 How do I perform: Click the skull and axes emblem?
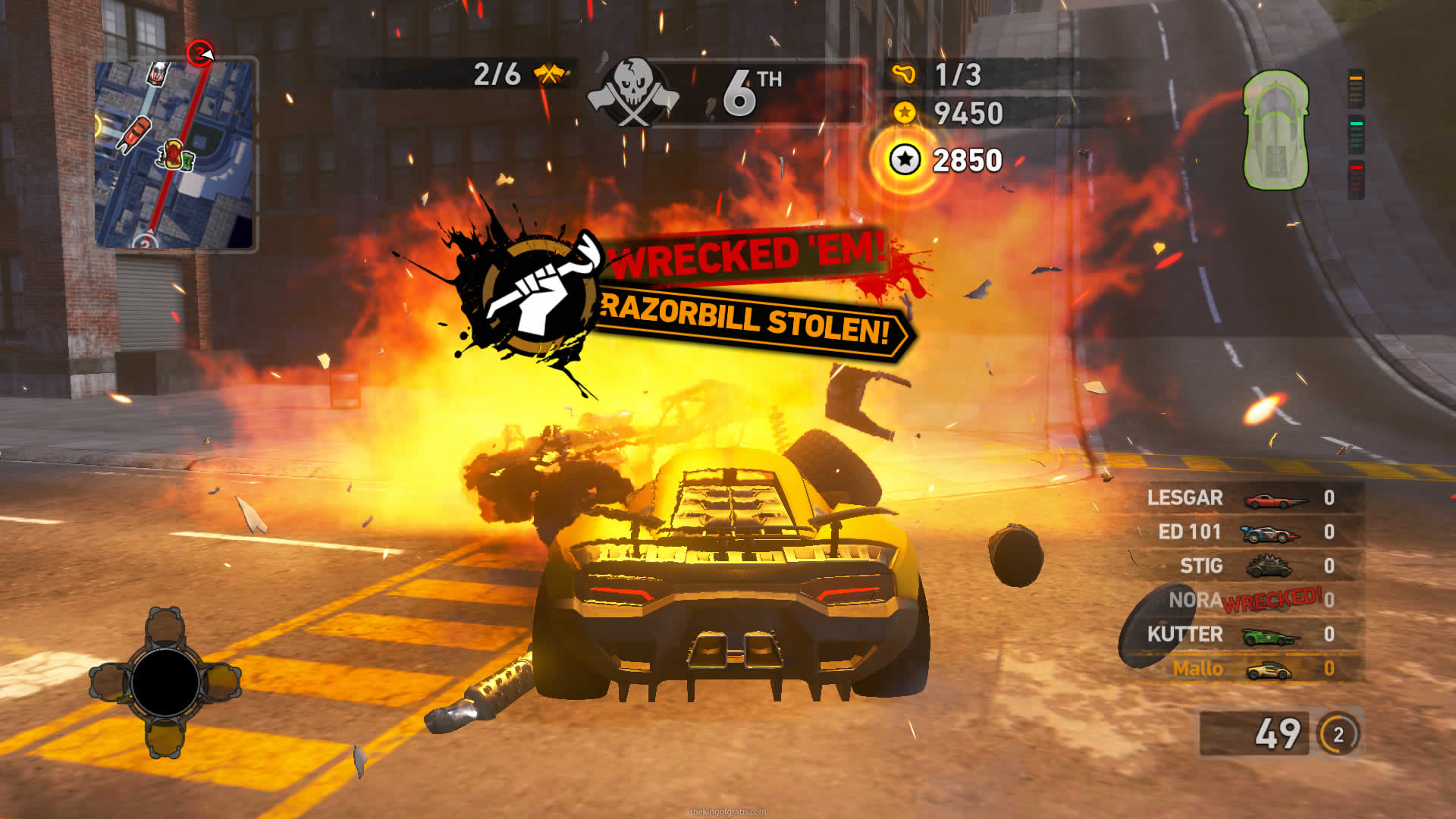click(633, 93)
